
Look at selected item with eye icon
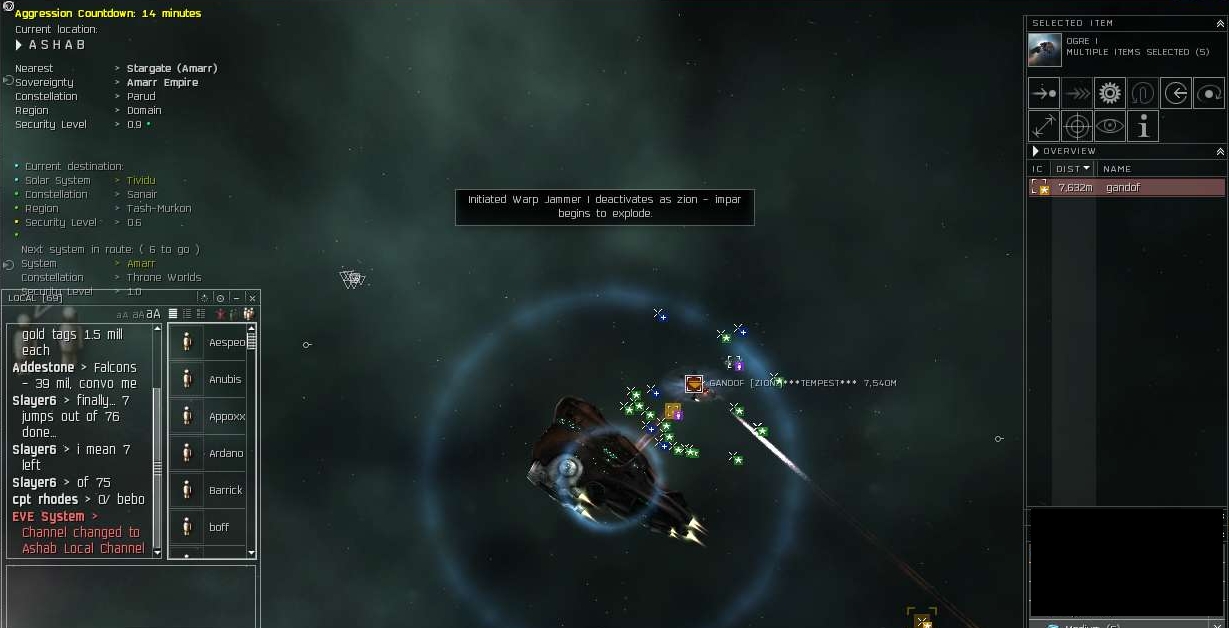point(1109,126)
